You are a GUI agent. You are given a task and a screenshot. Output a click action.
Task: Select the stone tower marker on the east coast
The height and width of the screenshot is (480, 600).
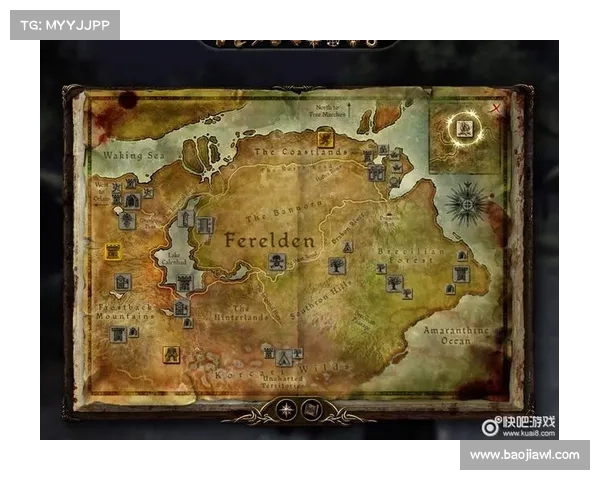(x=460, y=273)
